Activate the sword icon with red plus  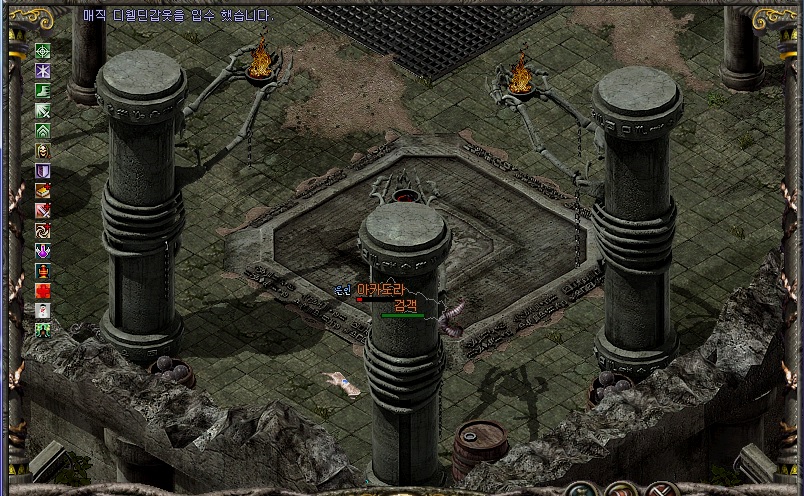click(x=43, y=211)
